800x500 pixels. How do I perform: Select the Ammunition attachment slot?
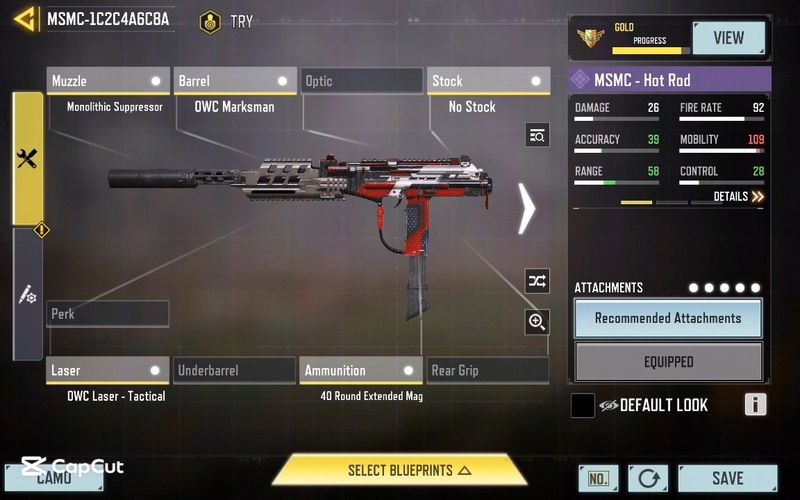361,371
